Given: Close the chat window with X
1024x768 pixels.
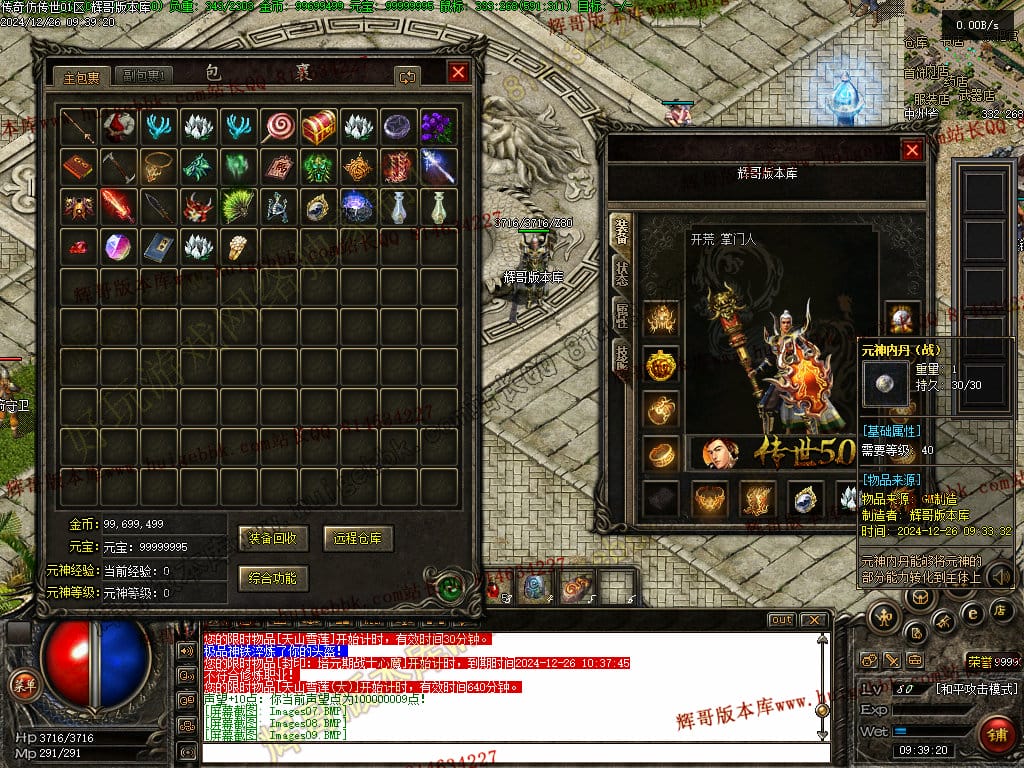Looking at the screenshot, I should tap(815, 620).
